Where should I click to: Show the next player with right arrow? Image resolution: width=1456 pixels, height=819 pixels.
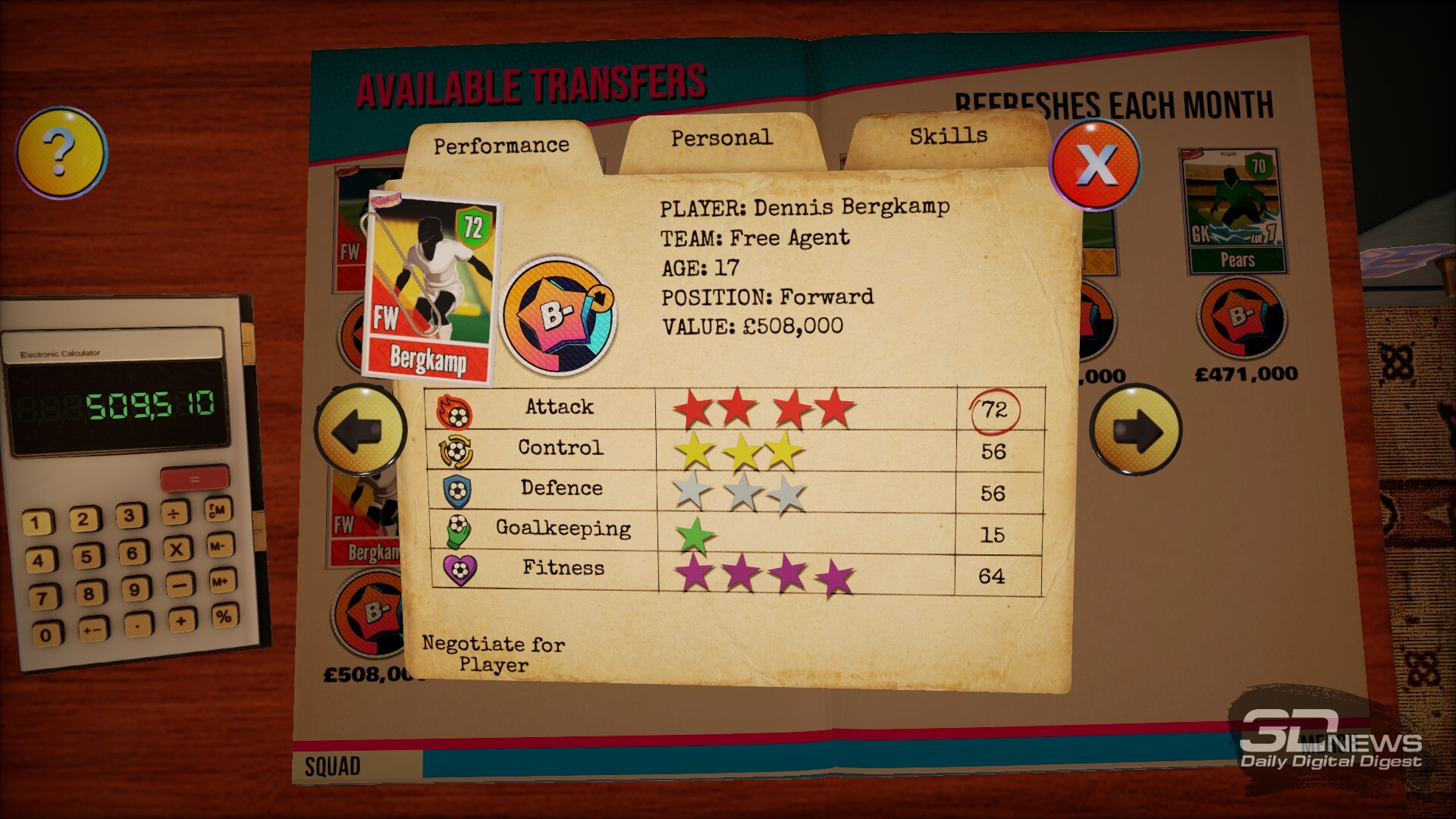[1135, 430]
